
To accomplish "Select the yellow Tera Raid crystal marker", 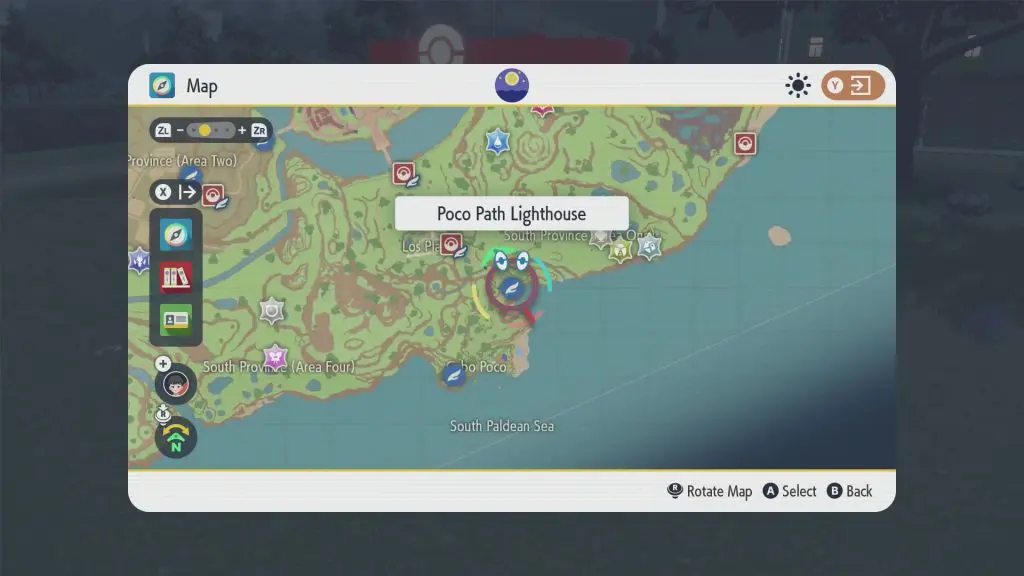I will click(x=621, y=249).
